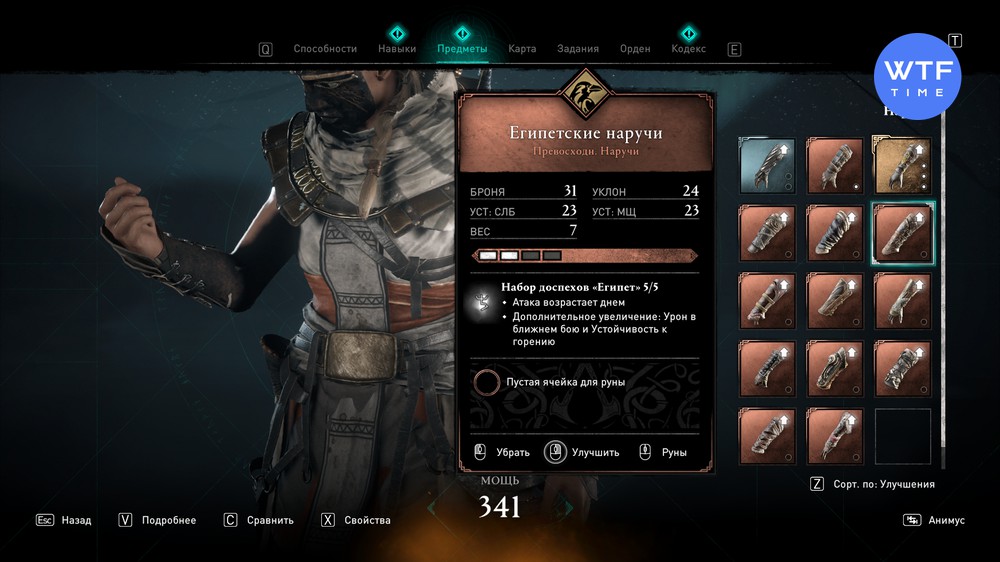Select the blue-background bracers slot
The image size is (1000, 562).
click(x=767, y=165)
